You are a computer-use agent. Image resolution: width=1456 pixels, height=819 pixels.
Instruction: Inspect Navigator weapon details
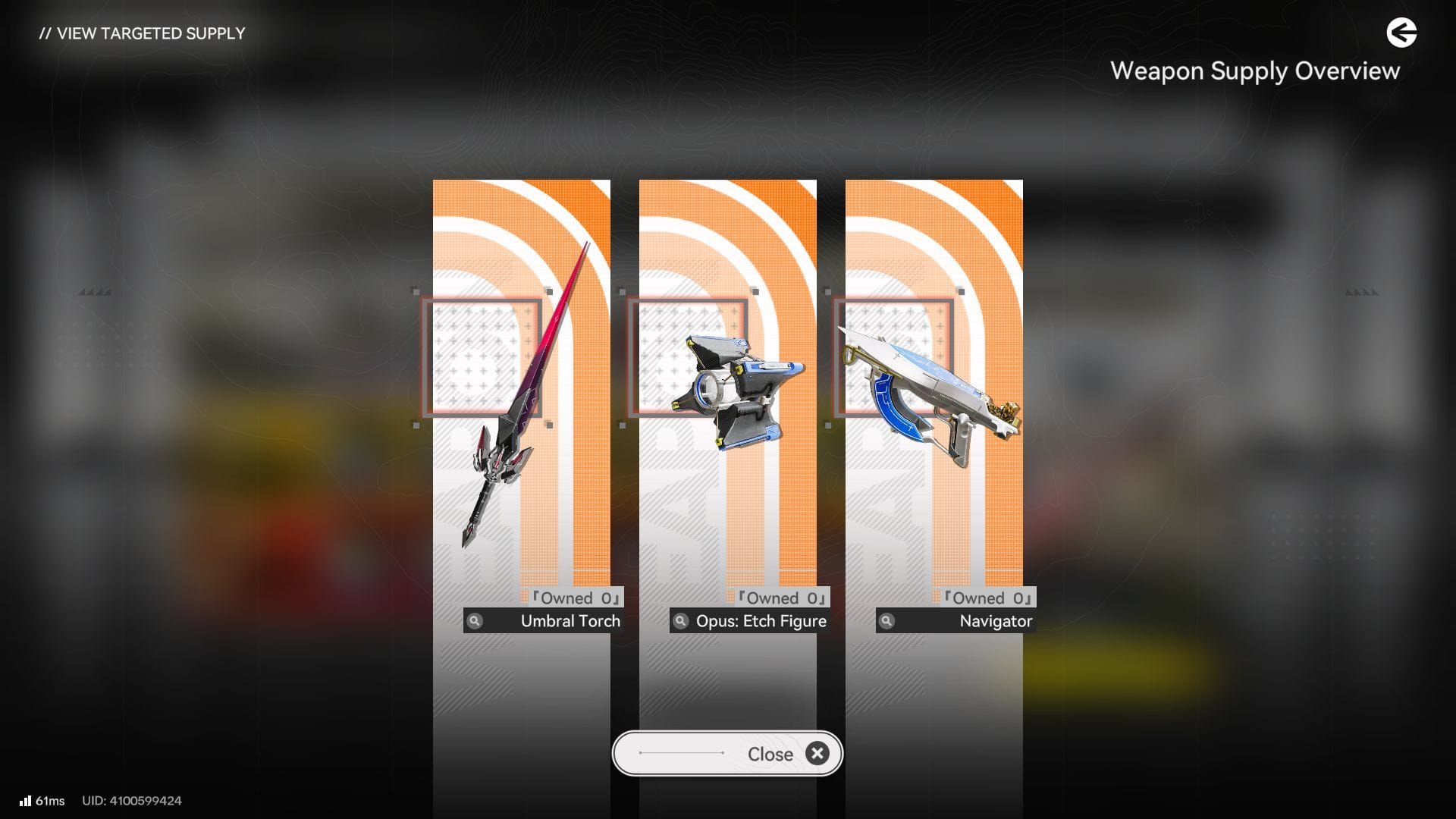[x=886, y=621]
